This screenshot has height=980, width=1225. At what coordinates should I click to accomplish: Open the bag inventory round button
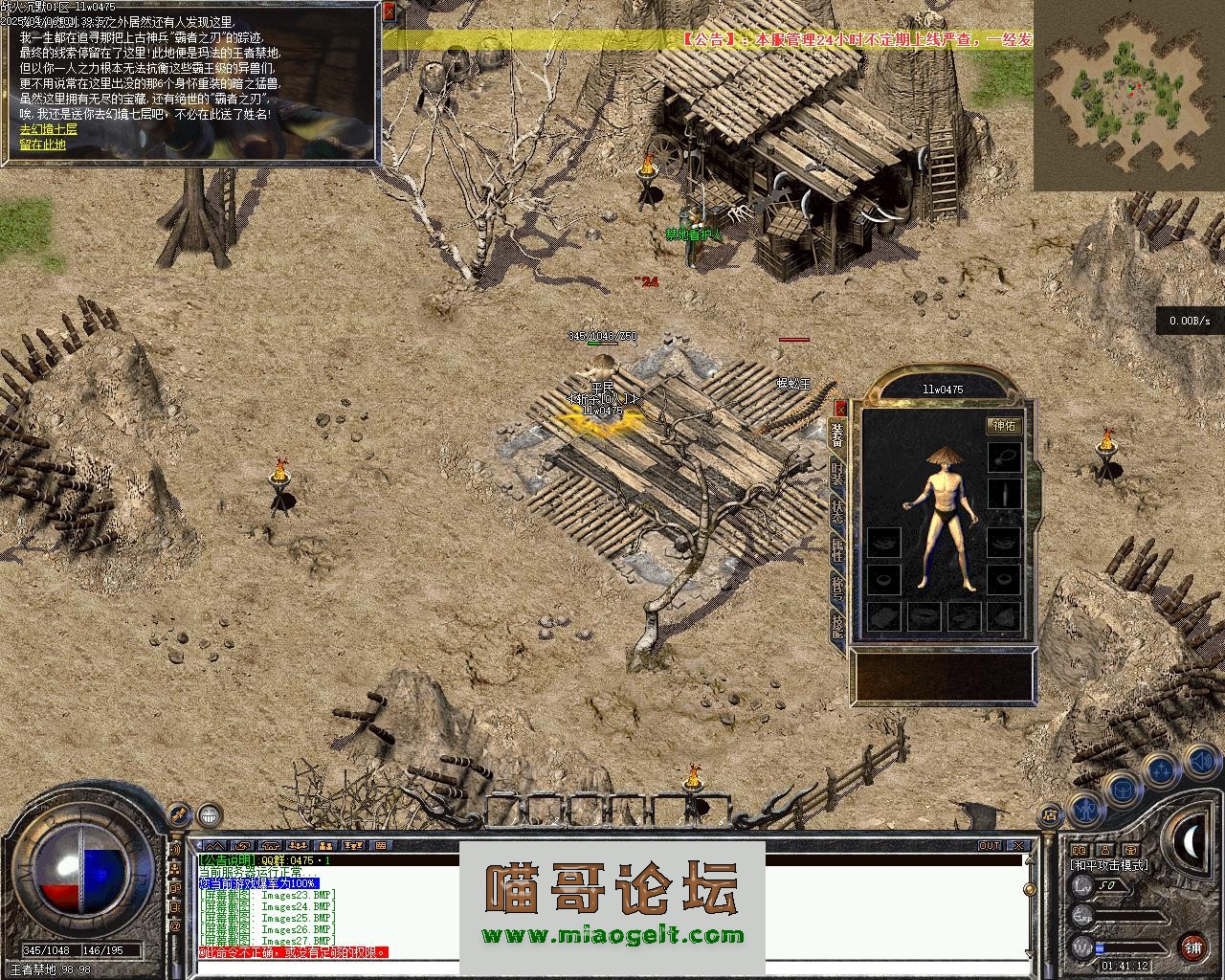coord(1121,791)
